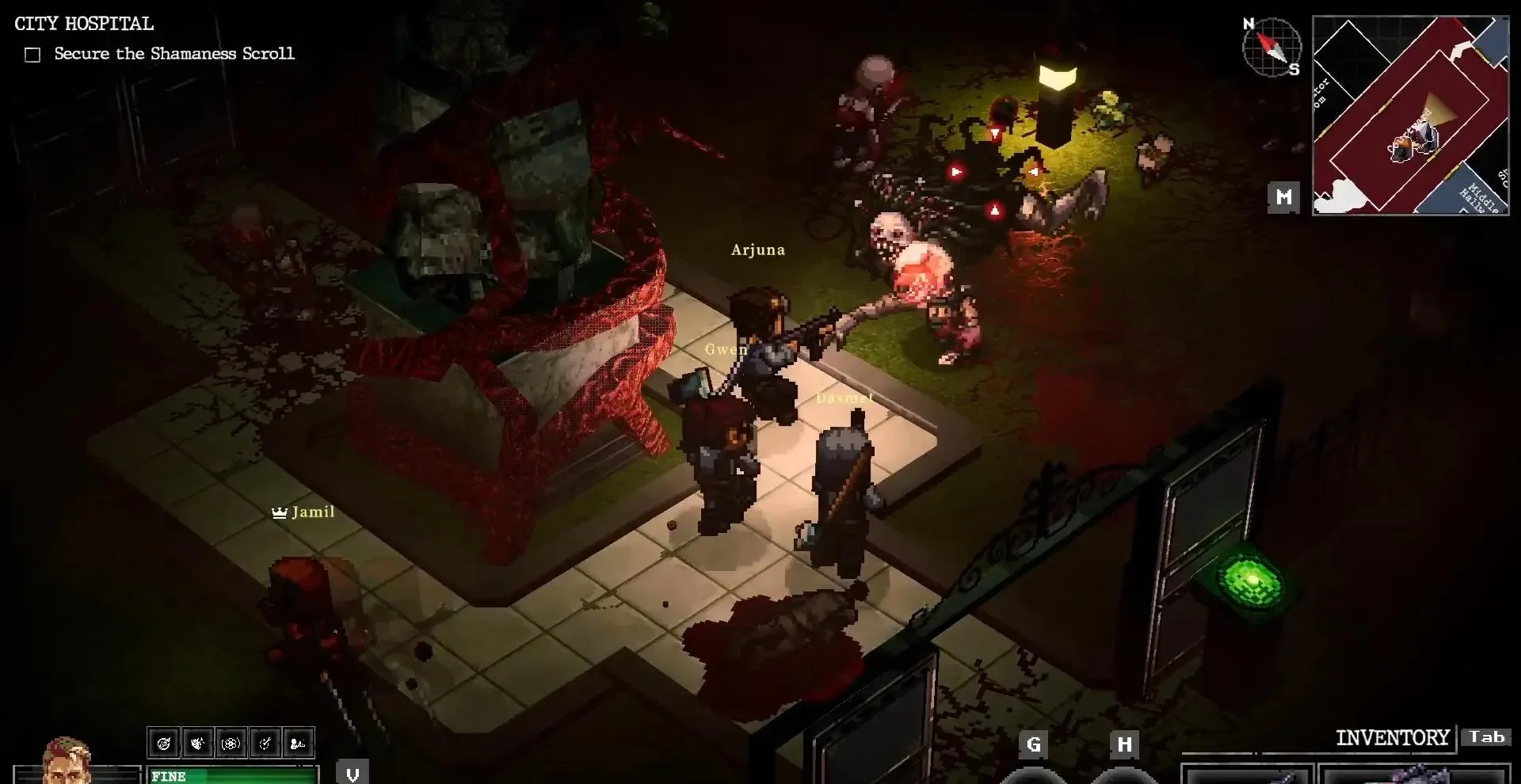
Task: Click the minimap of the hospital courtyard
Action: click(x=1410, y=116)
